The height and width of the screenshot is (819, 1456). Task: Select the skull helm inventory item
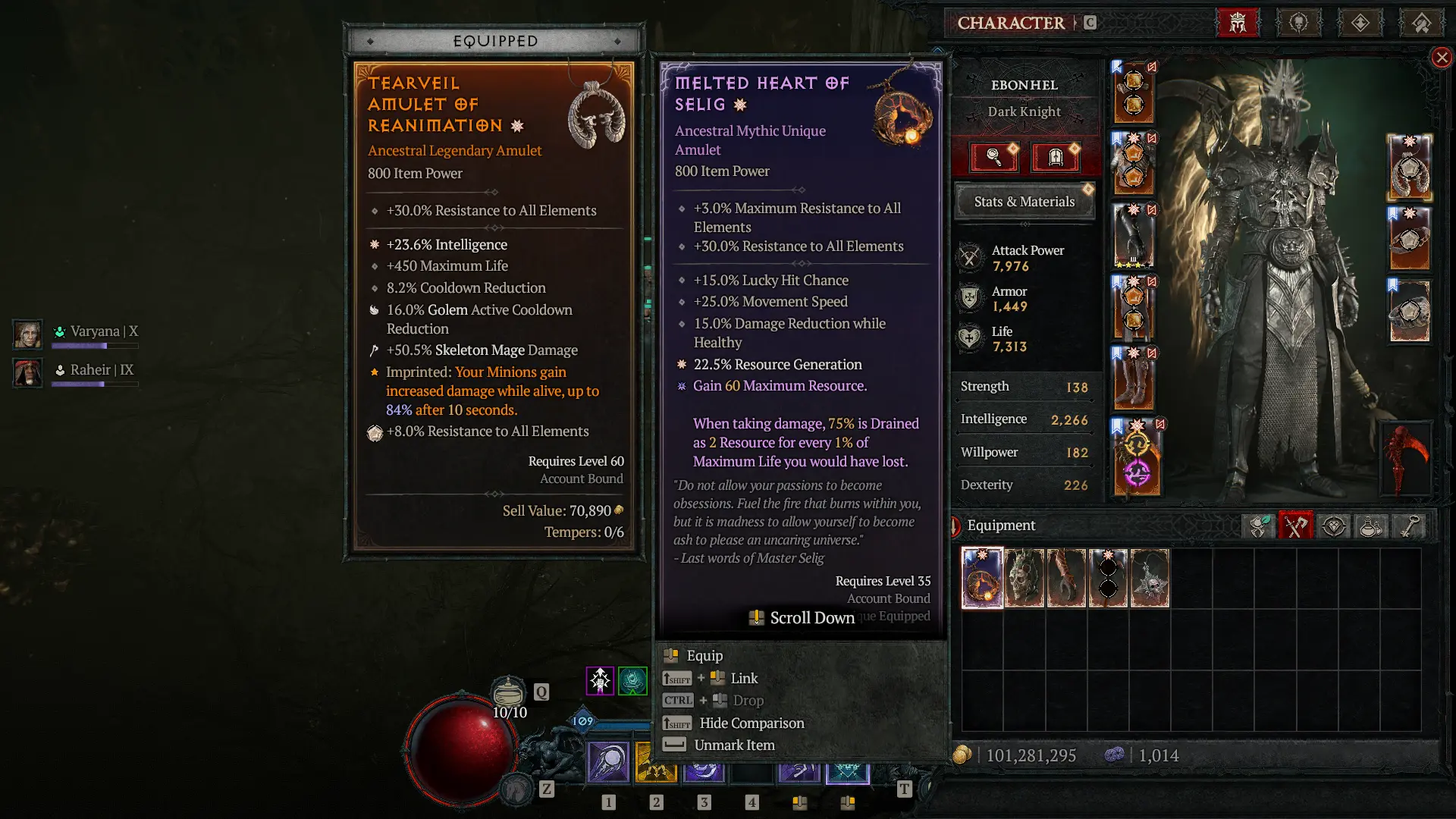click(x=1024, y=579)
